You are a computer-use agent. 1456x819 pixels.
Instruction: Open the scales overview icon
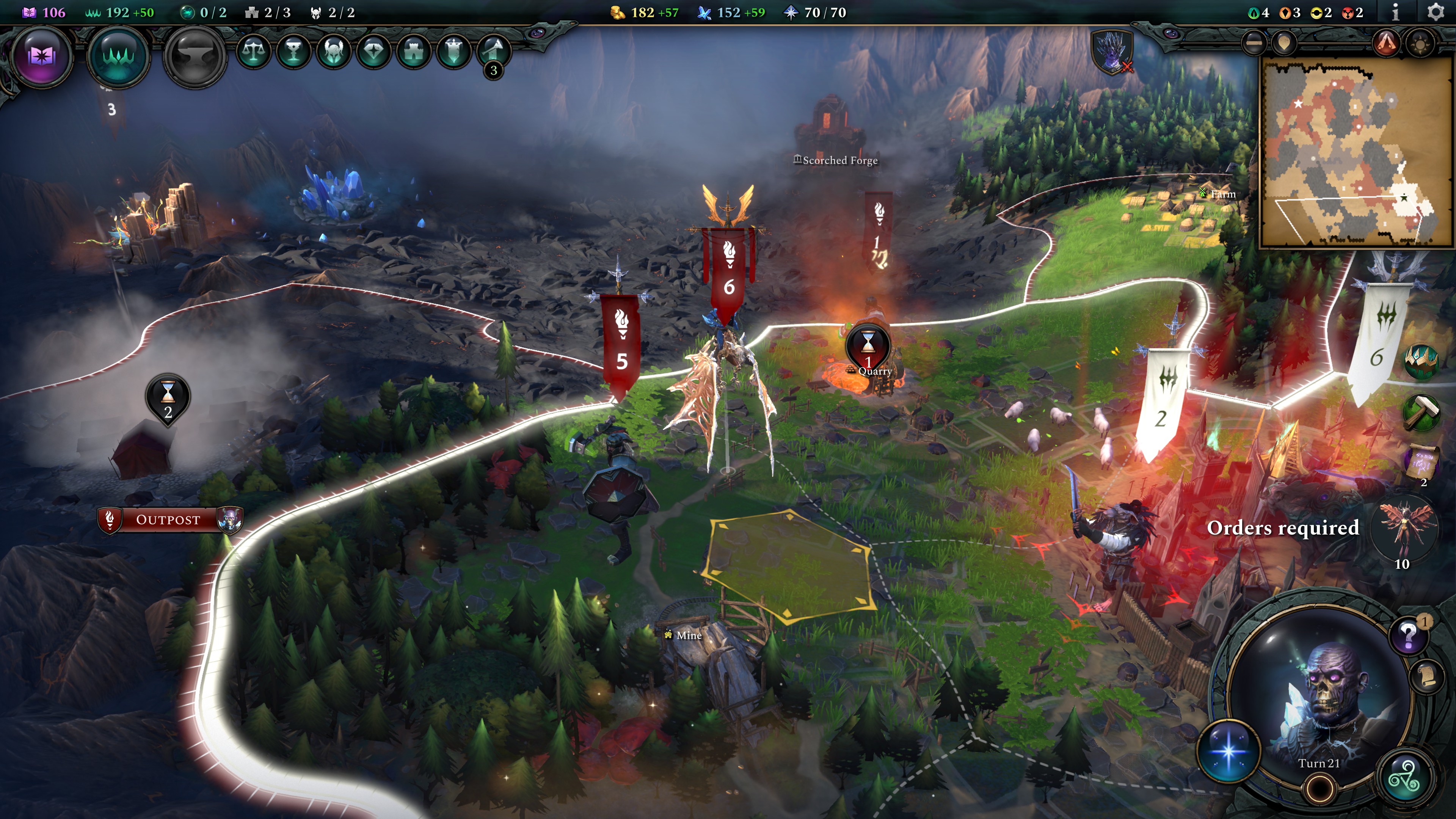(x=253, y=52)
